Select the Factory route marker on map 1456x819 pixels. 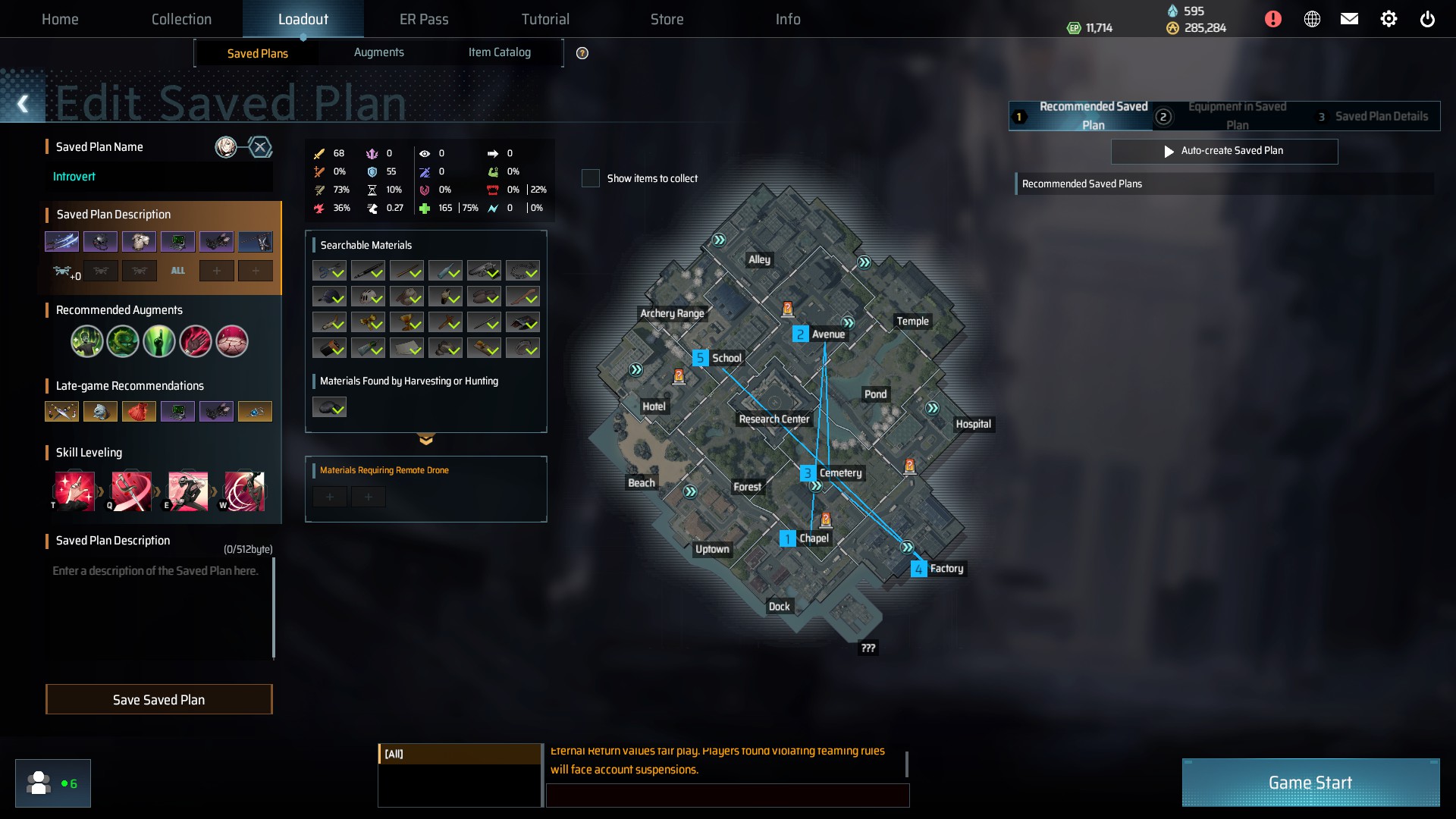coord(918,569)
